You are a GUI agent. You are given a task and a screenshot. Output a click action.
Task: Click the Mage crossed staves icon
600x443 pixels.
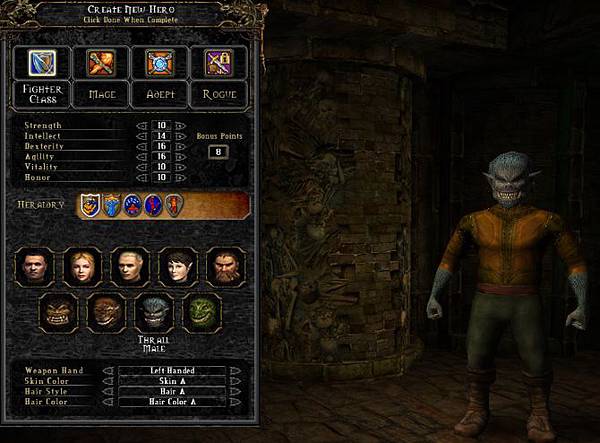click(x=100, y=63)
